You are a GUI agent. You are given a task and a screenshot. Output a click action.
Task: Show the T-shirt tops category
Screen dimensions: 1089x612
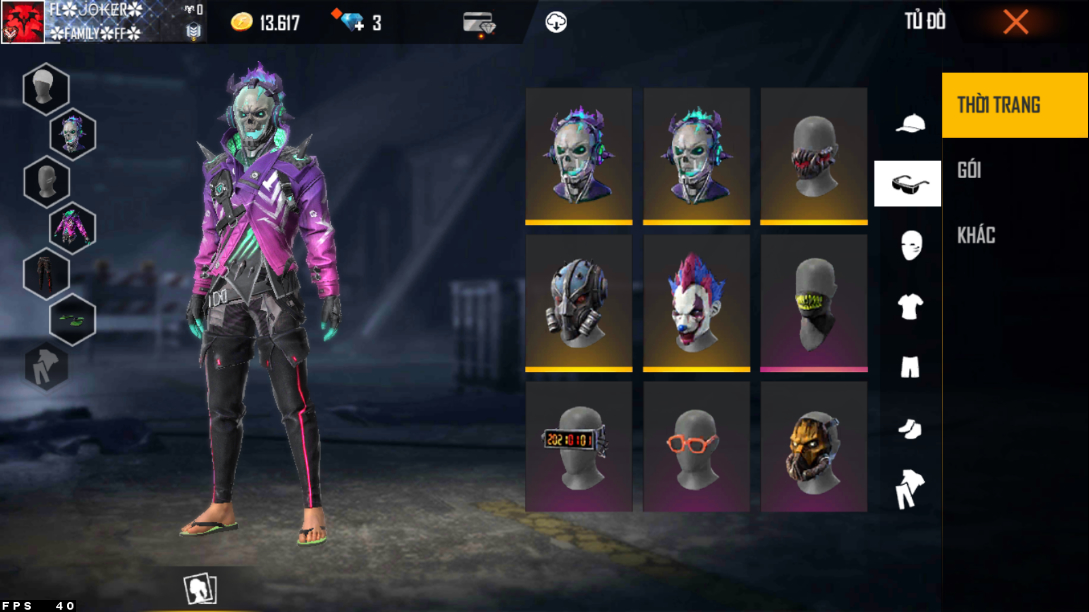[x=909, y=306]
